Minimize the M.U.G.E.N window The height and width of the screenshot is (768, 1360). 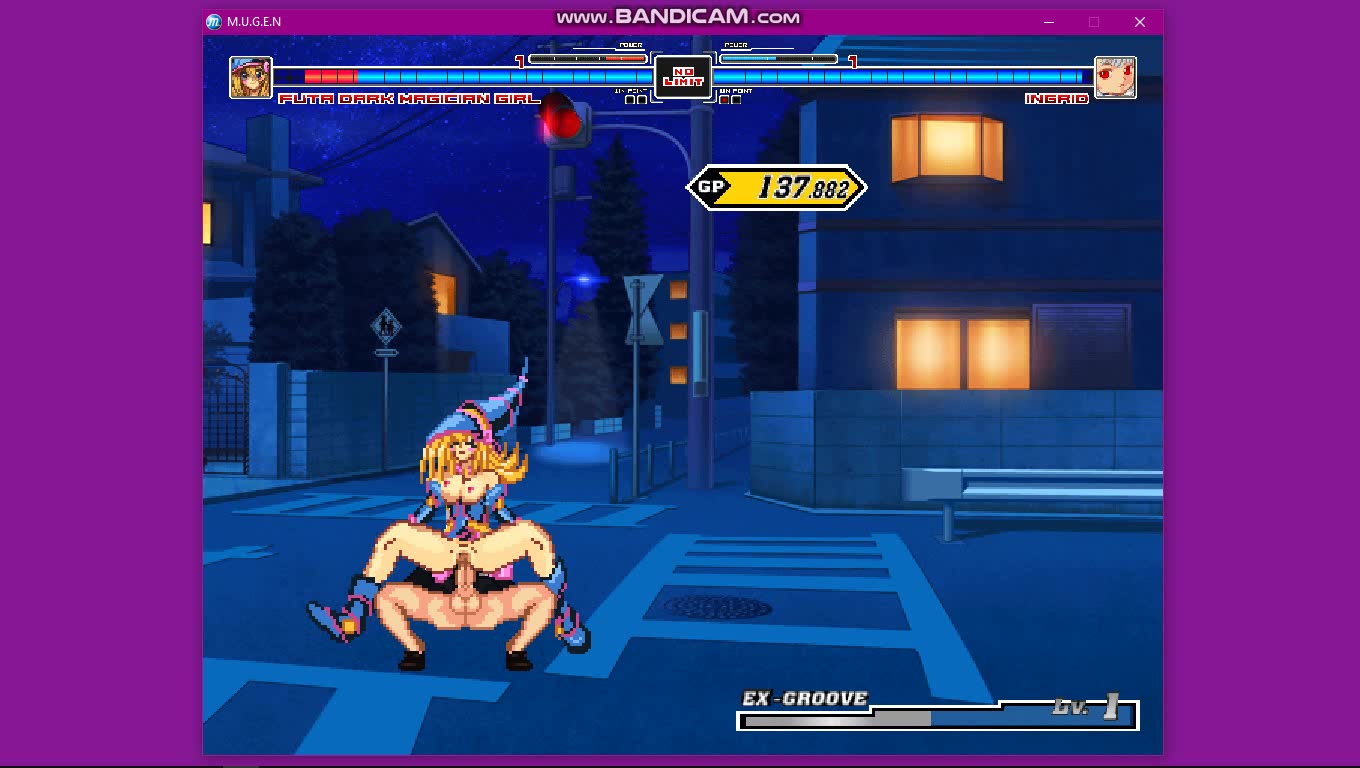1050,22
